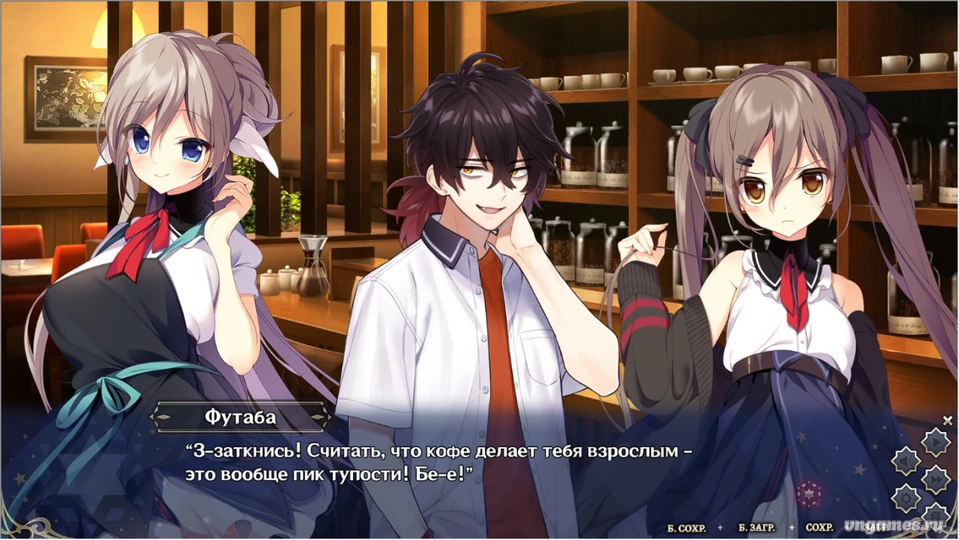Quick save with Б. СОХР.

click(687, 526)
